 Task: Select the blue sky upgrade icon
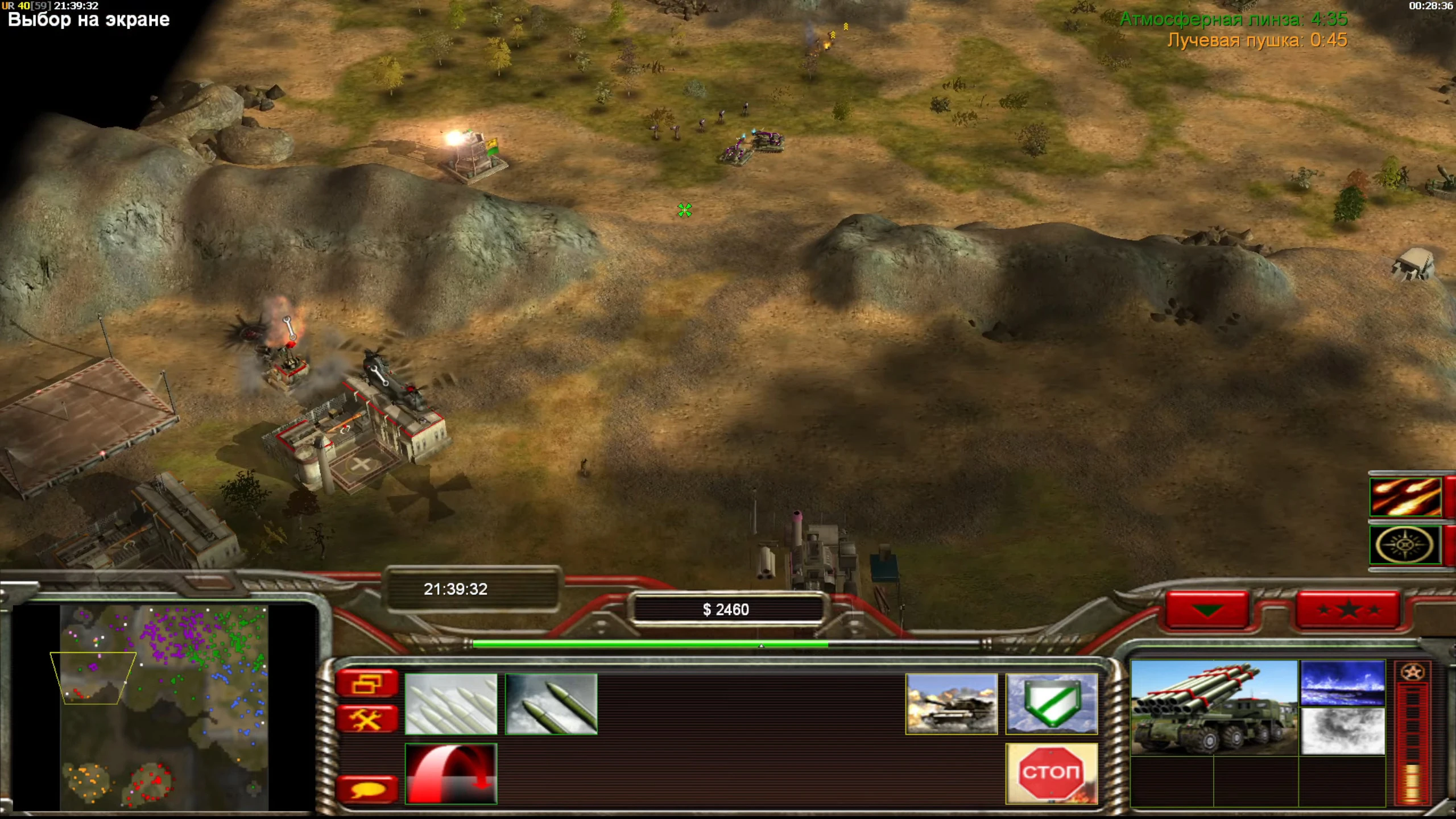coord(1342,682)
